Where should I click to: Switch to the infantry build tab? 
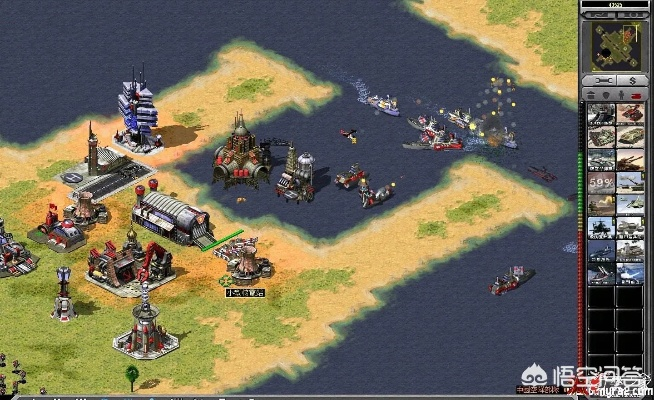pyautogui.click(x=621, y=94)
